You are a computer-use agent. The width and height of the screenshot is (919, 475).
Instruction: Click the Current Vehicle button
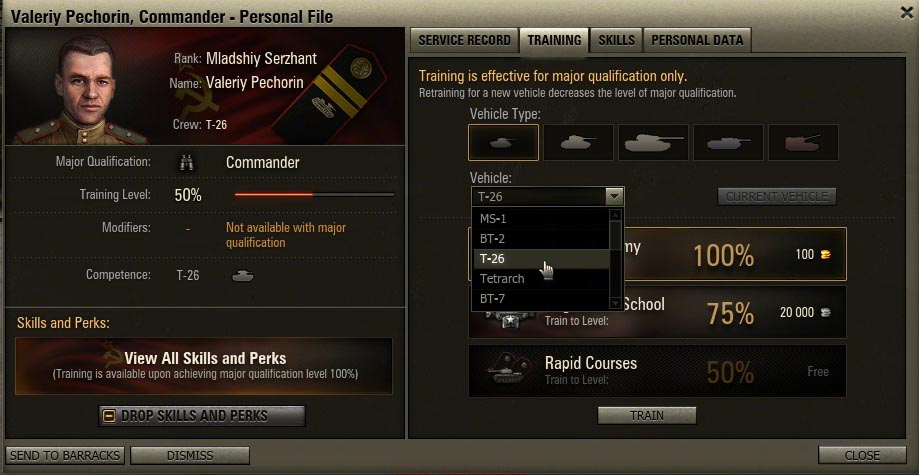[776, 197]
